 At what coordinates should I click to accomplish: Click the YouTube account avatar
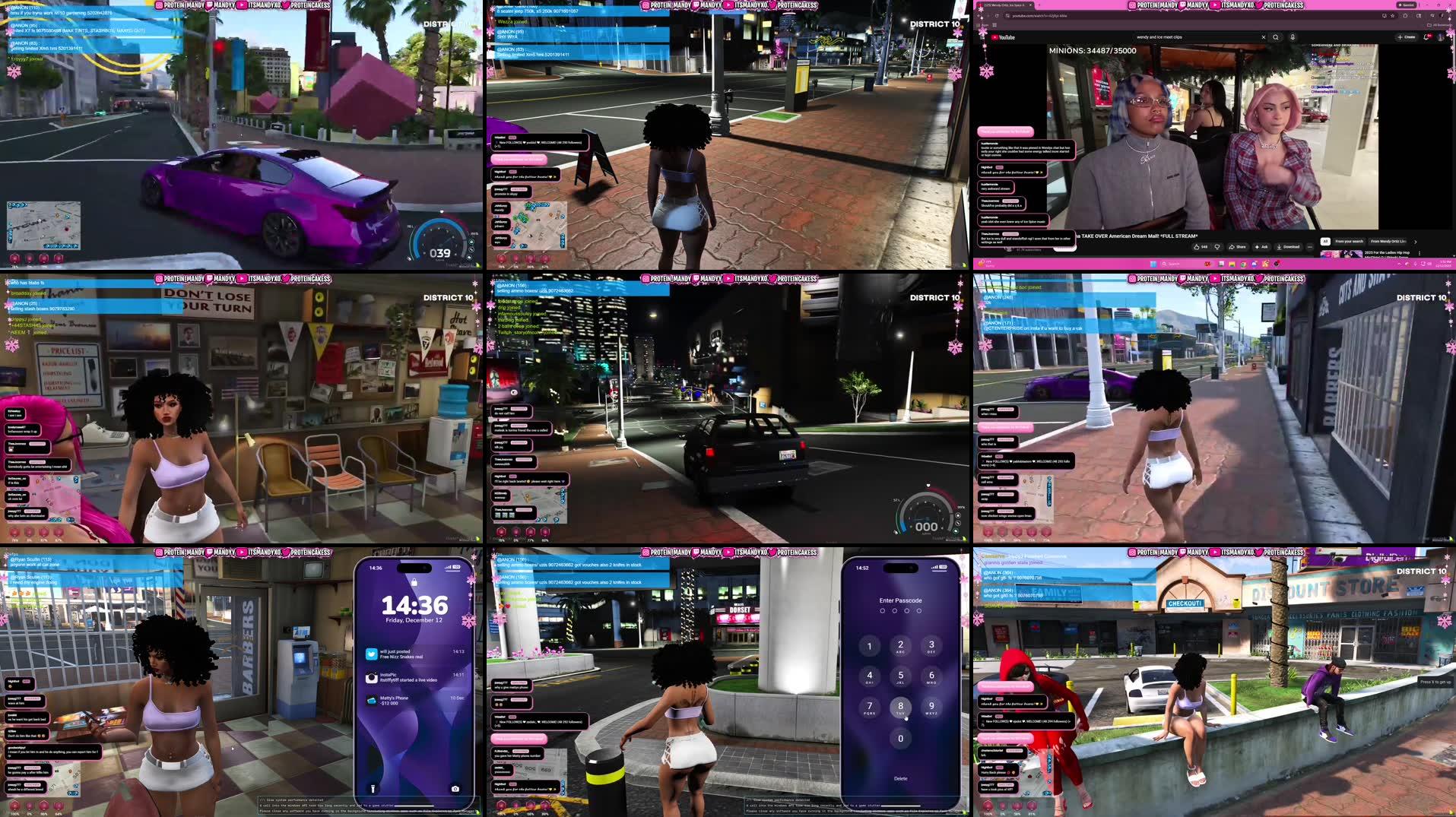click(x=1442, y=36)
